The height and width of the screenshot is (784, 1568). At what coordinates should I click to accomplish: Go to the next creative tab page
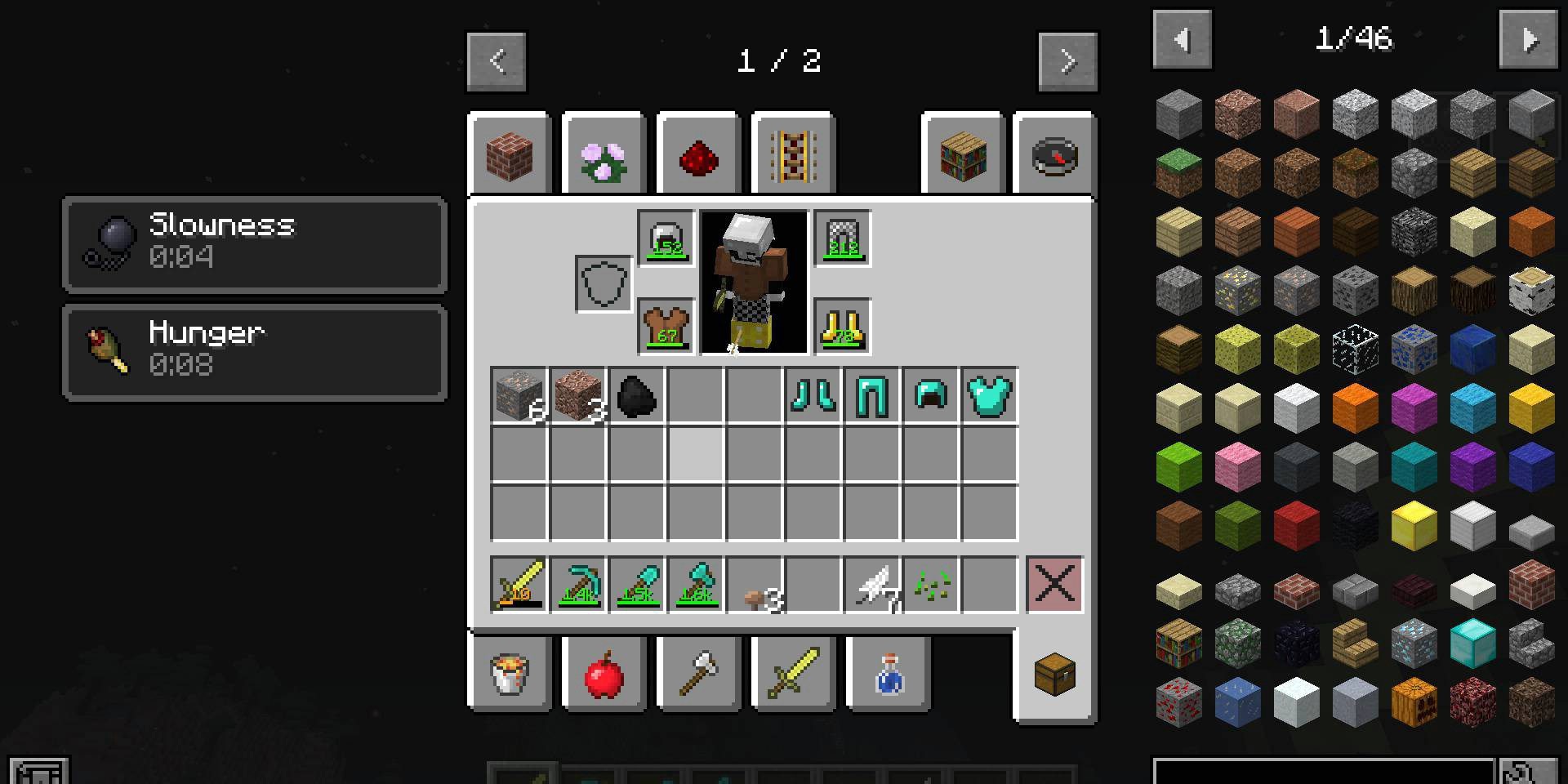pos(1067,61)
